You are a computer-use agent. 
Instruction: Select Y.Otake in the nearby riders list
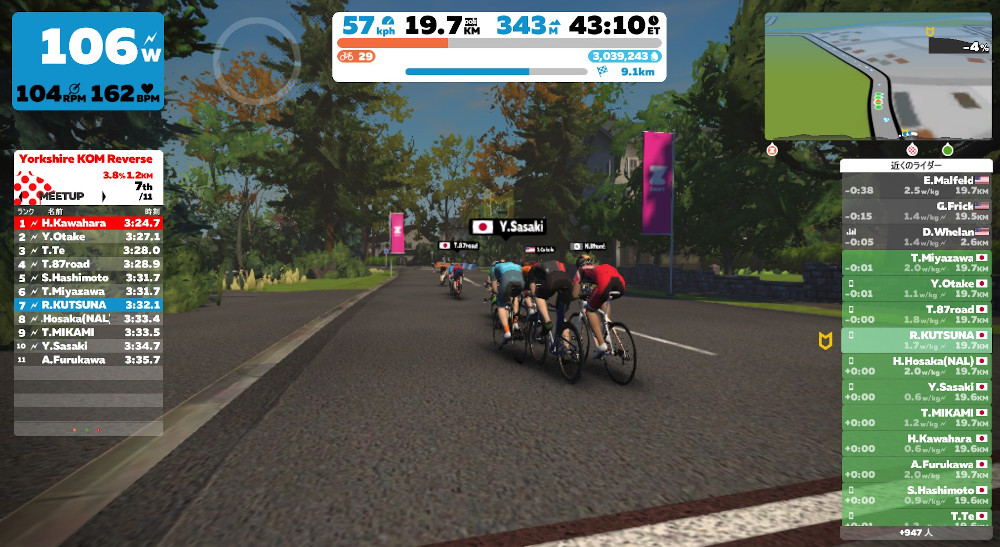pyautogui.click(x=915, y=289)
